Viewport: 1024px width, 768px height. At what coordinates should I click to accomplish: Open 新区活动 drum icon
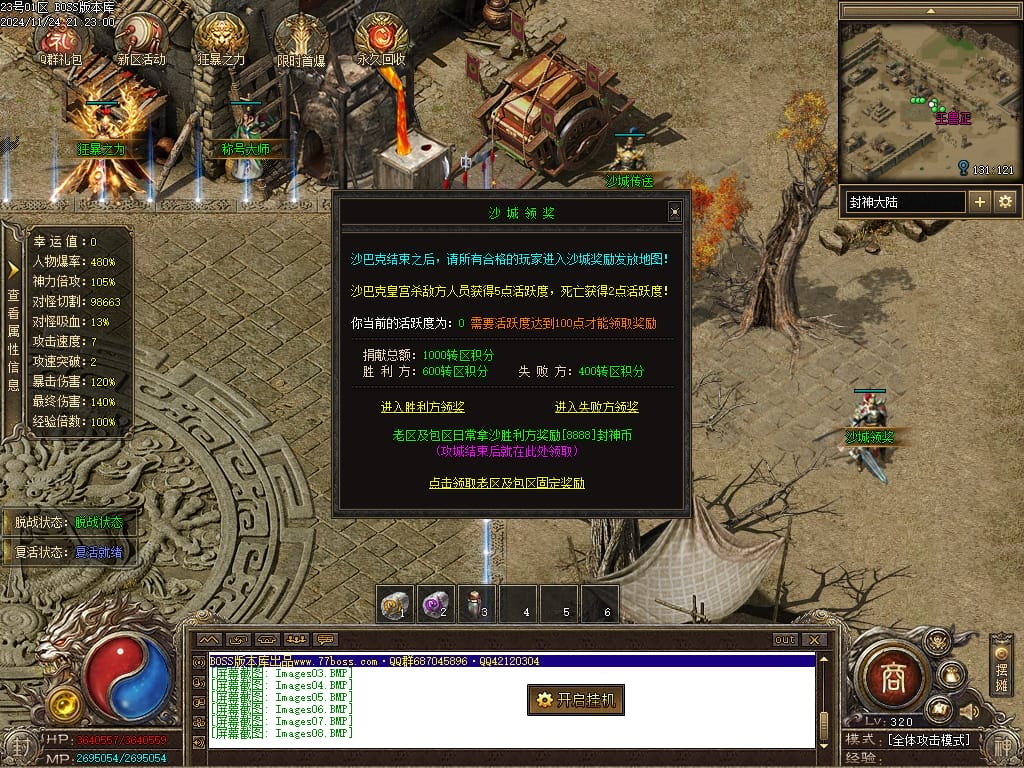[141, 38]
